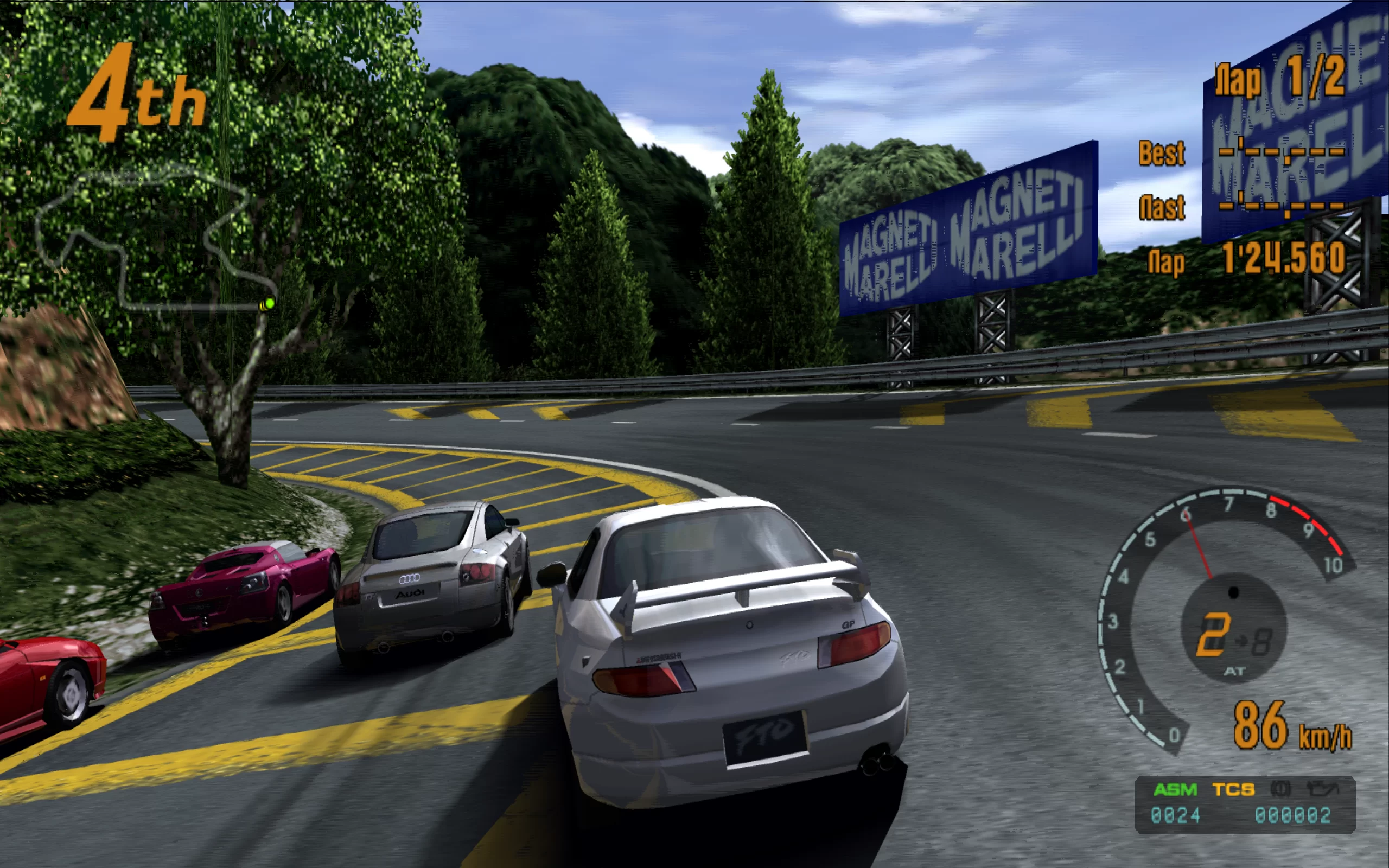Click the parking brake warning icon

click(1280, 789)
